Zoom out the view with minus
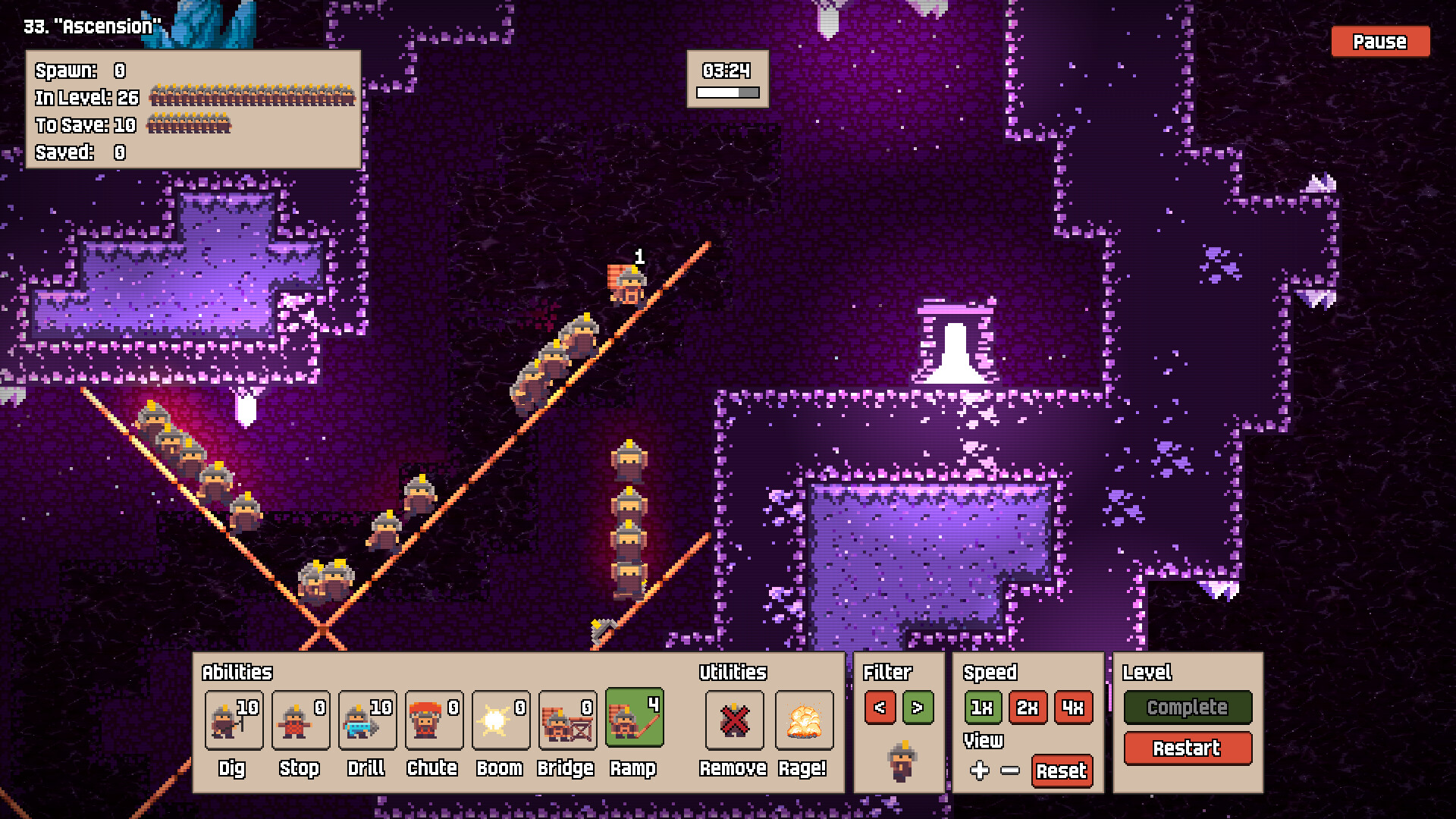This screenshot has width=1456, height=819. coord(1010,770)
